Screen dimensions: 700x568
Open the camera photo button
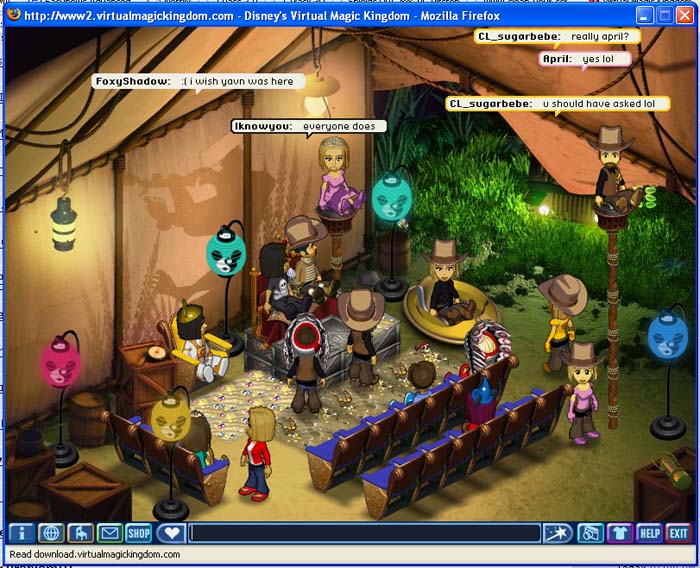591,533
